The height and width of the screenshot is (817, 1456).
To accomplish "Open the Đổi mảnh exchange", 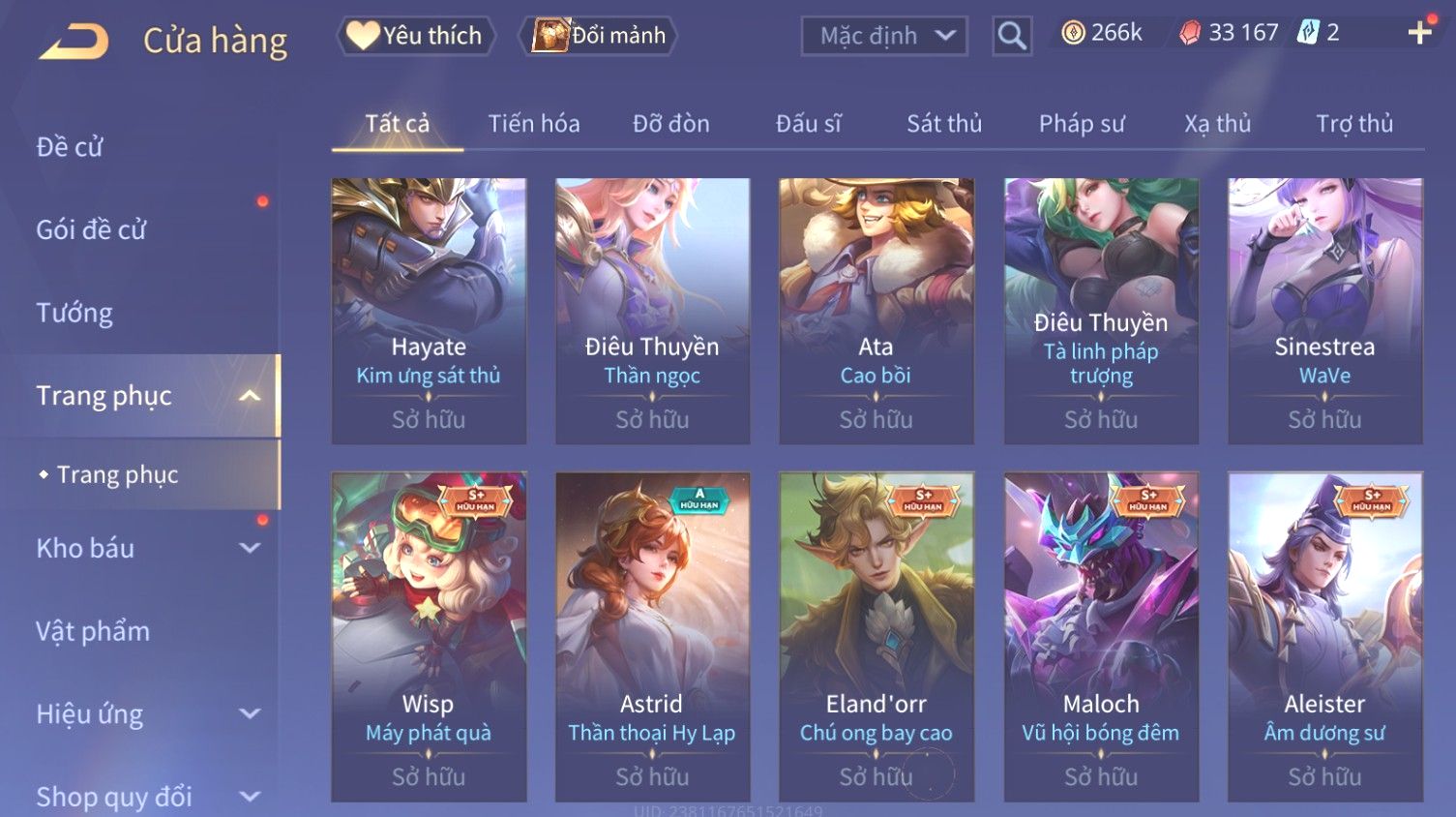I will 600,36.
